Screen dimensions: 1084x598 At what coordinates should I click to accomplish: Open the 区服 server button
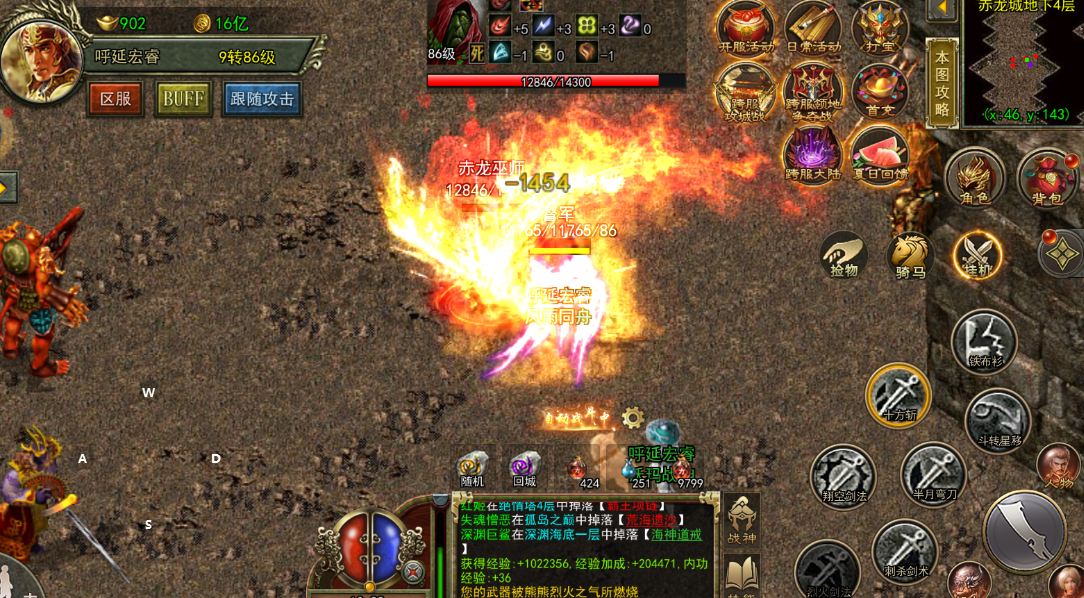[x=115, y=98]
